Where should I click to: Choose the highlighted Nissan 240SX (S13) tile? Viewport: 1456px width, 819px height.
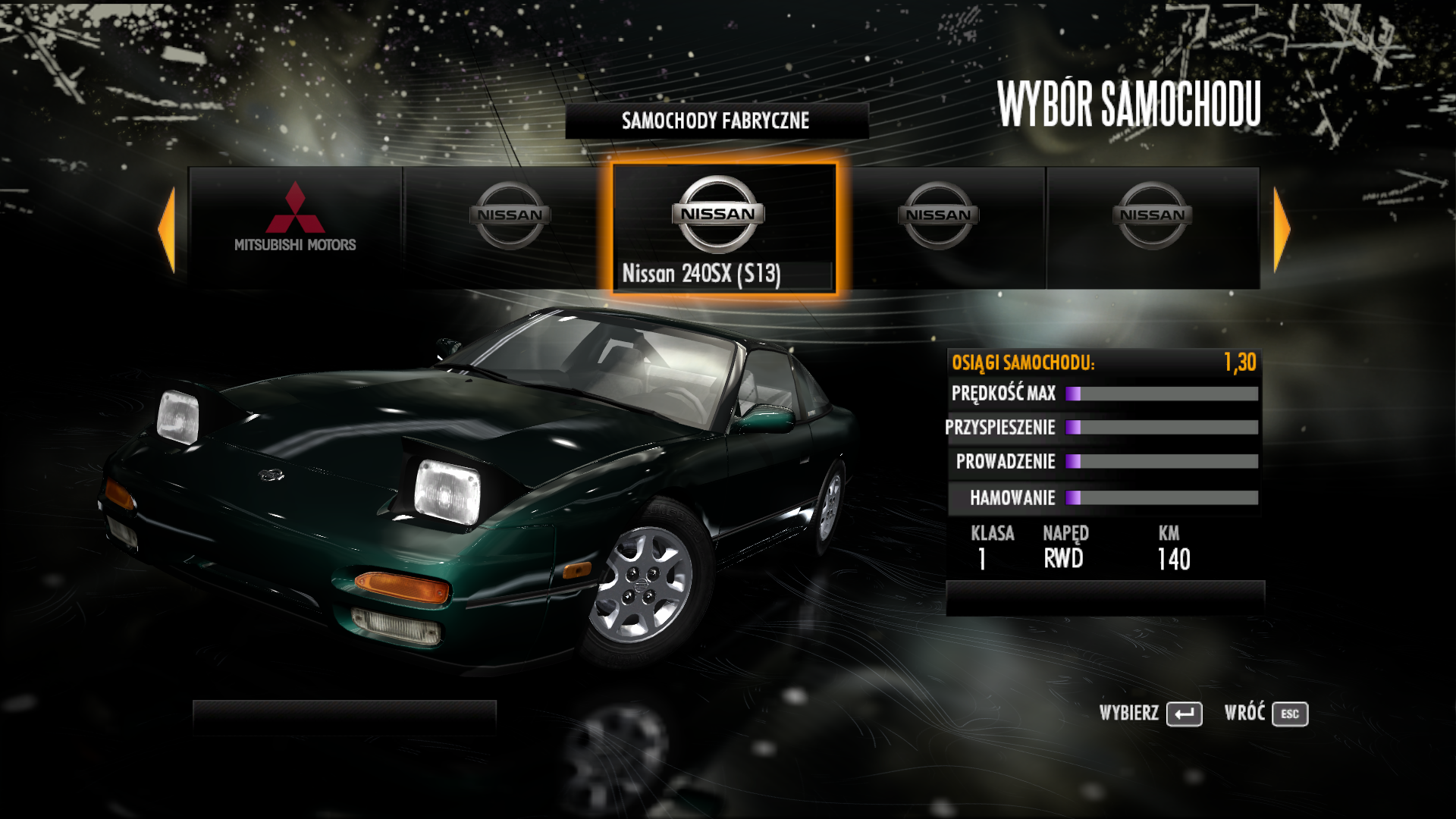(723, 228)
